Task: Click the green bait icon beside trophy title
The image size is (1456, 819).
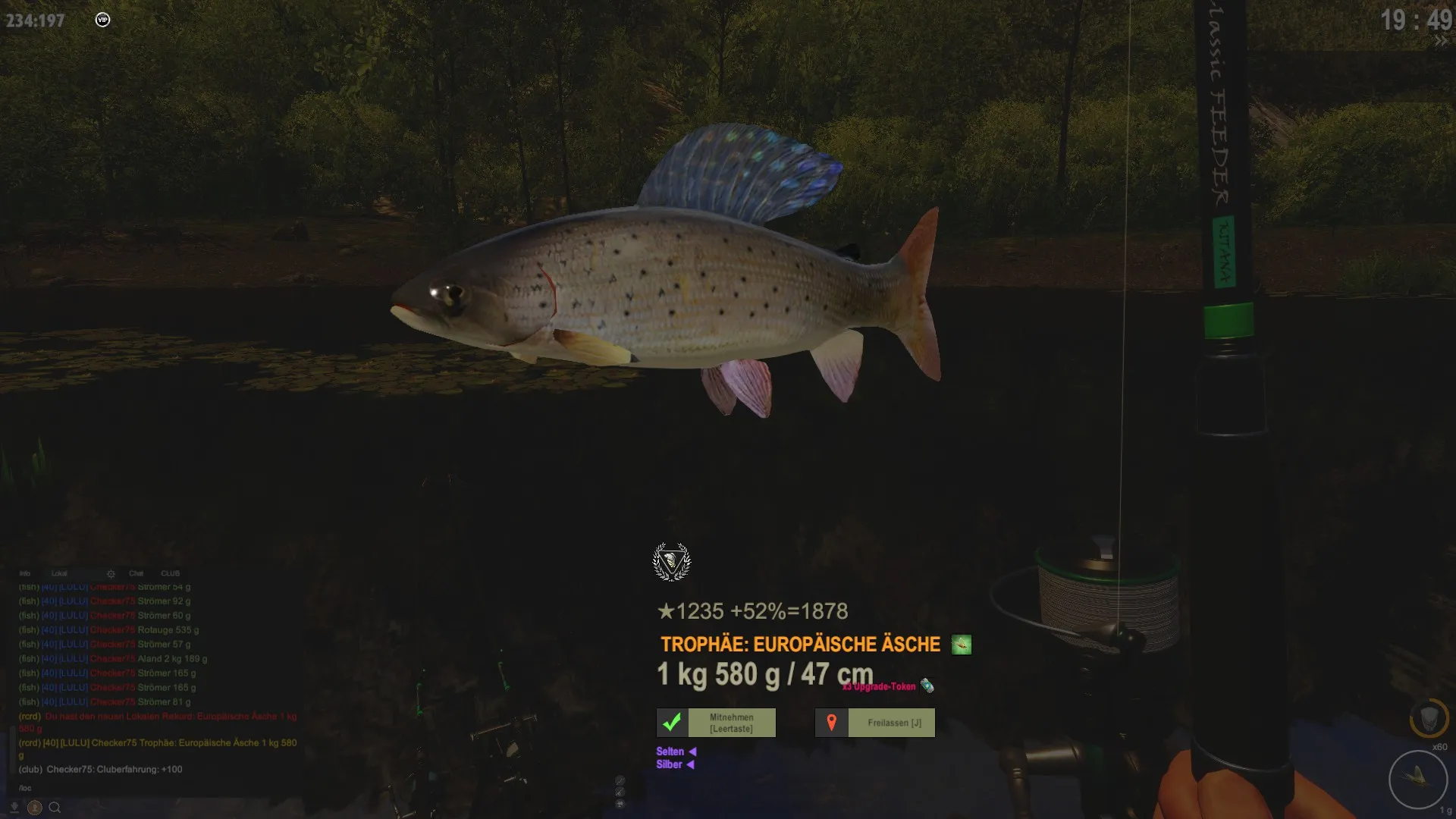Action: pos(961,645)
